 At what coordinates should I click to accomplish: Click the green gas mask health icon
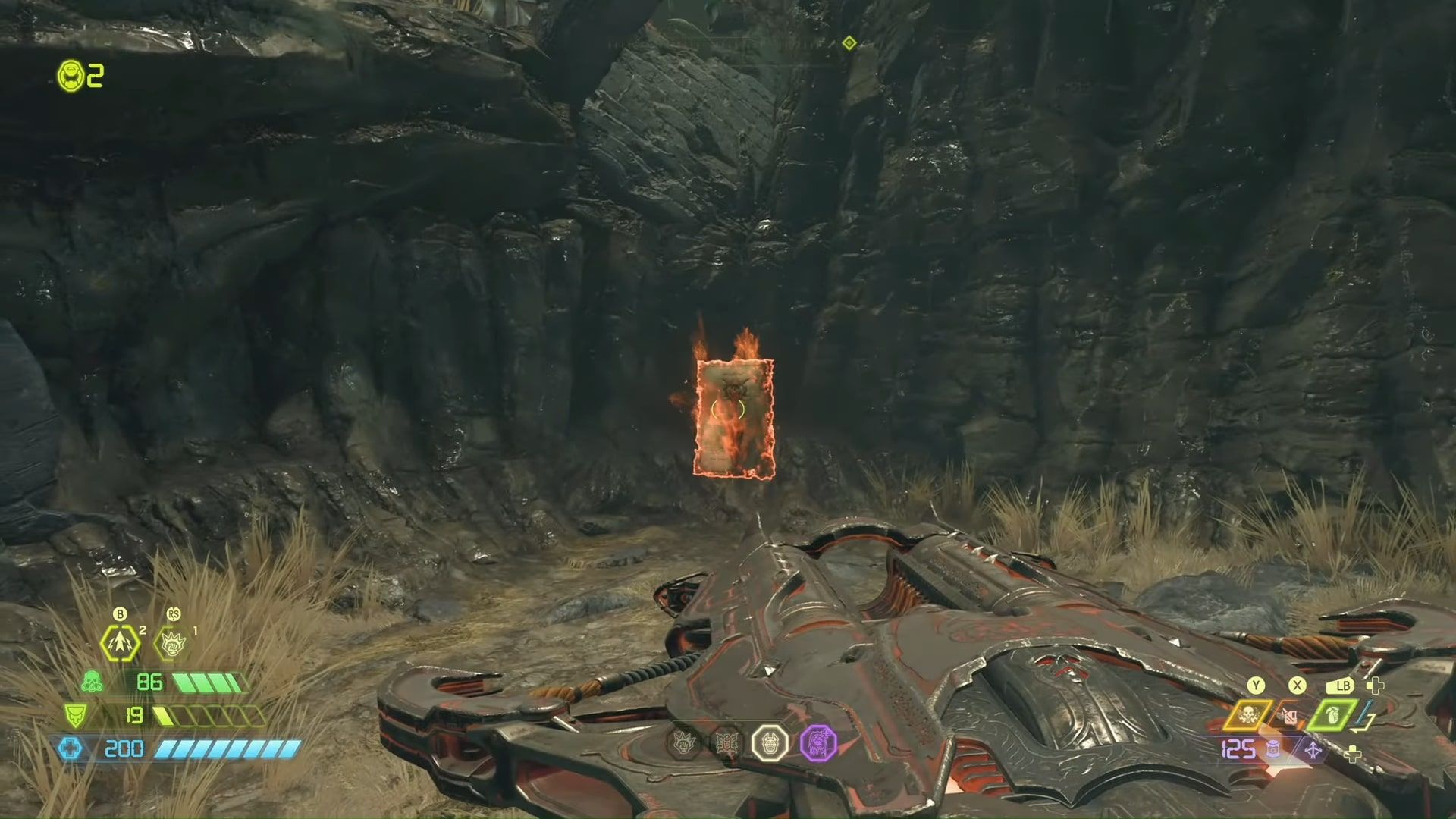click(x=92, y=682)
